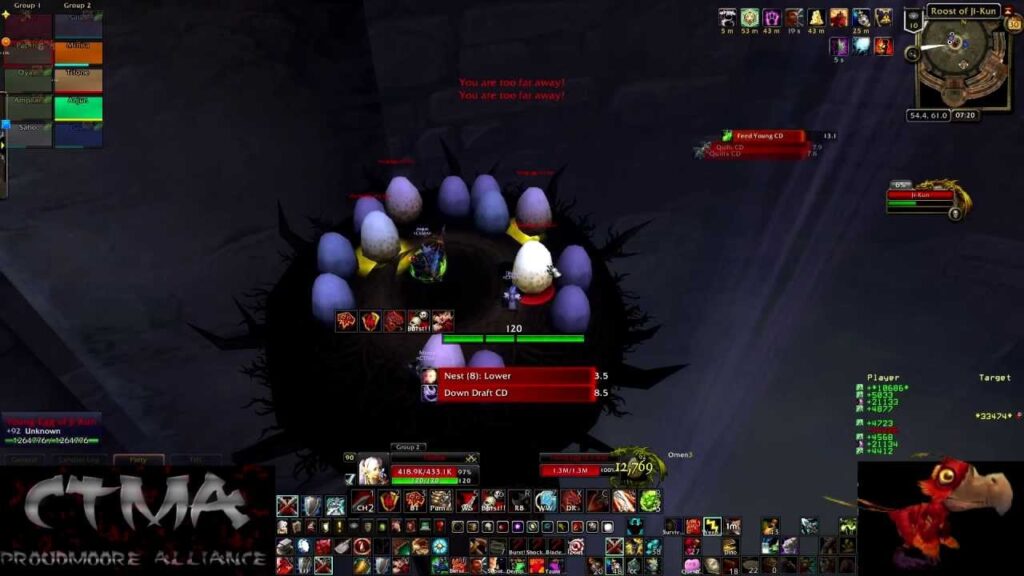Viewport: 1024px width, 576px height.
Task: Target the bright green Group 2 raid frame
Action: pos(79,107)
